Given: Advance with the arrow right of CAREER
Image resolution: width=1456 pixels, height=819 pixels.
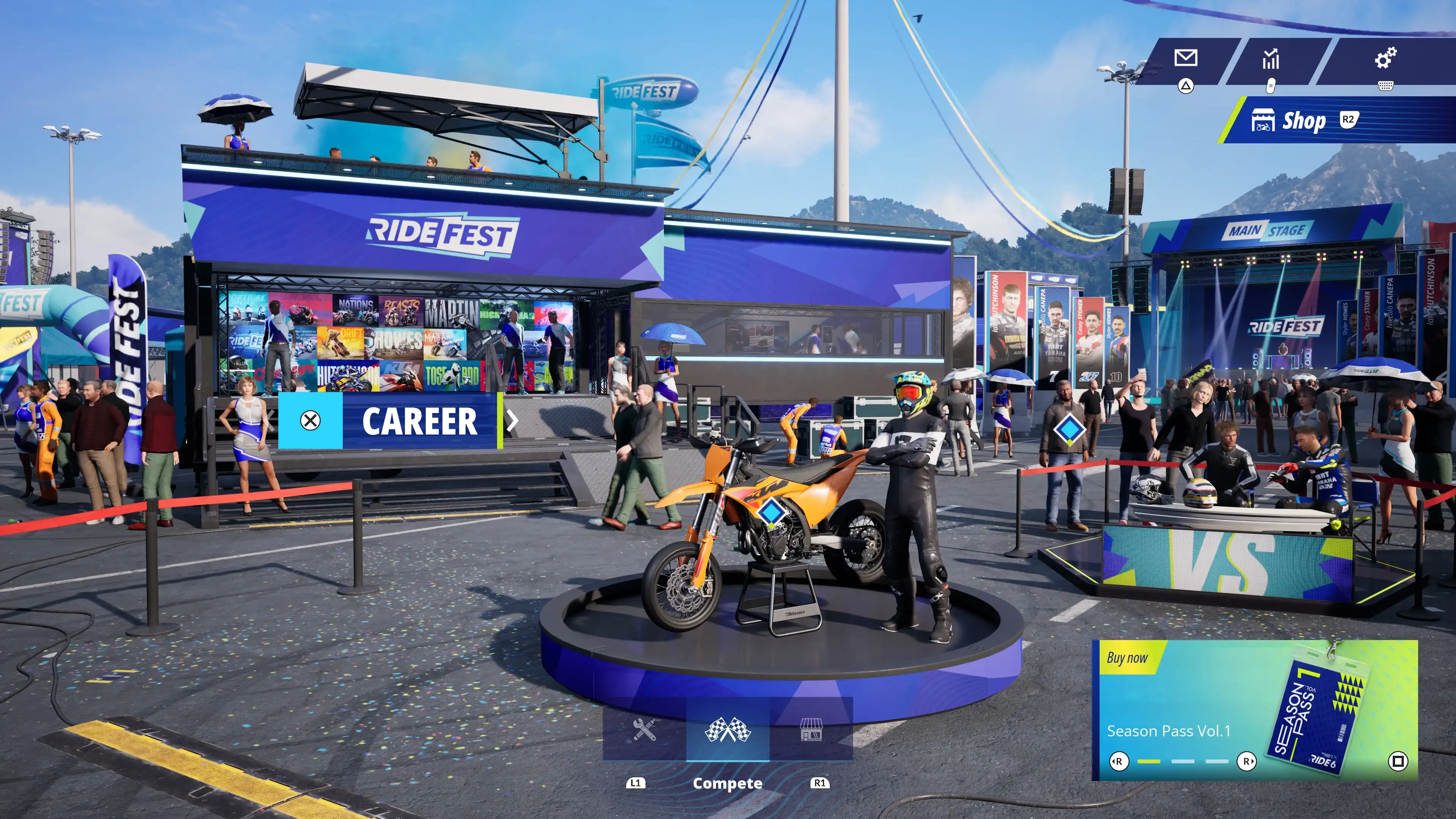Looking at the screenshot, I should coord(512,421).
